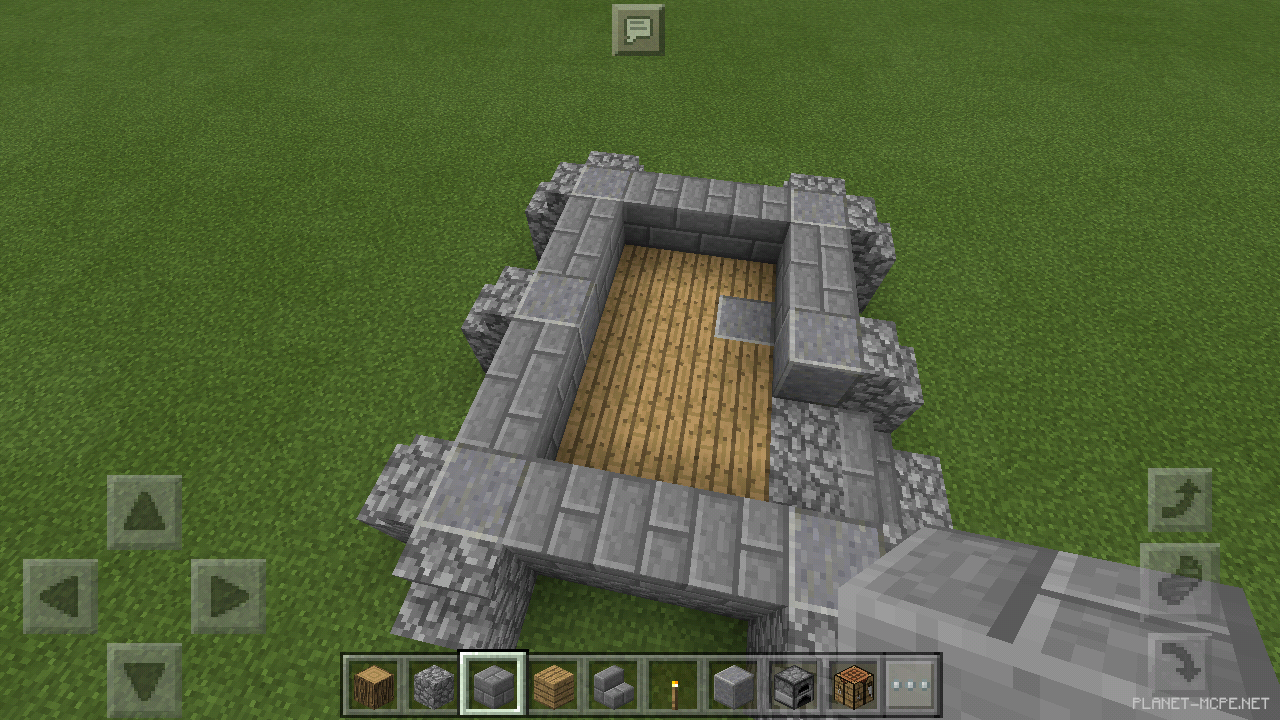Viewport: 1280px width, 720px height.
Task: Equip oak planks from the hotbar
Action: 553,685
